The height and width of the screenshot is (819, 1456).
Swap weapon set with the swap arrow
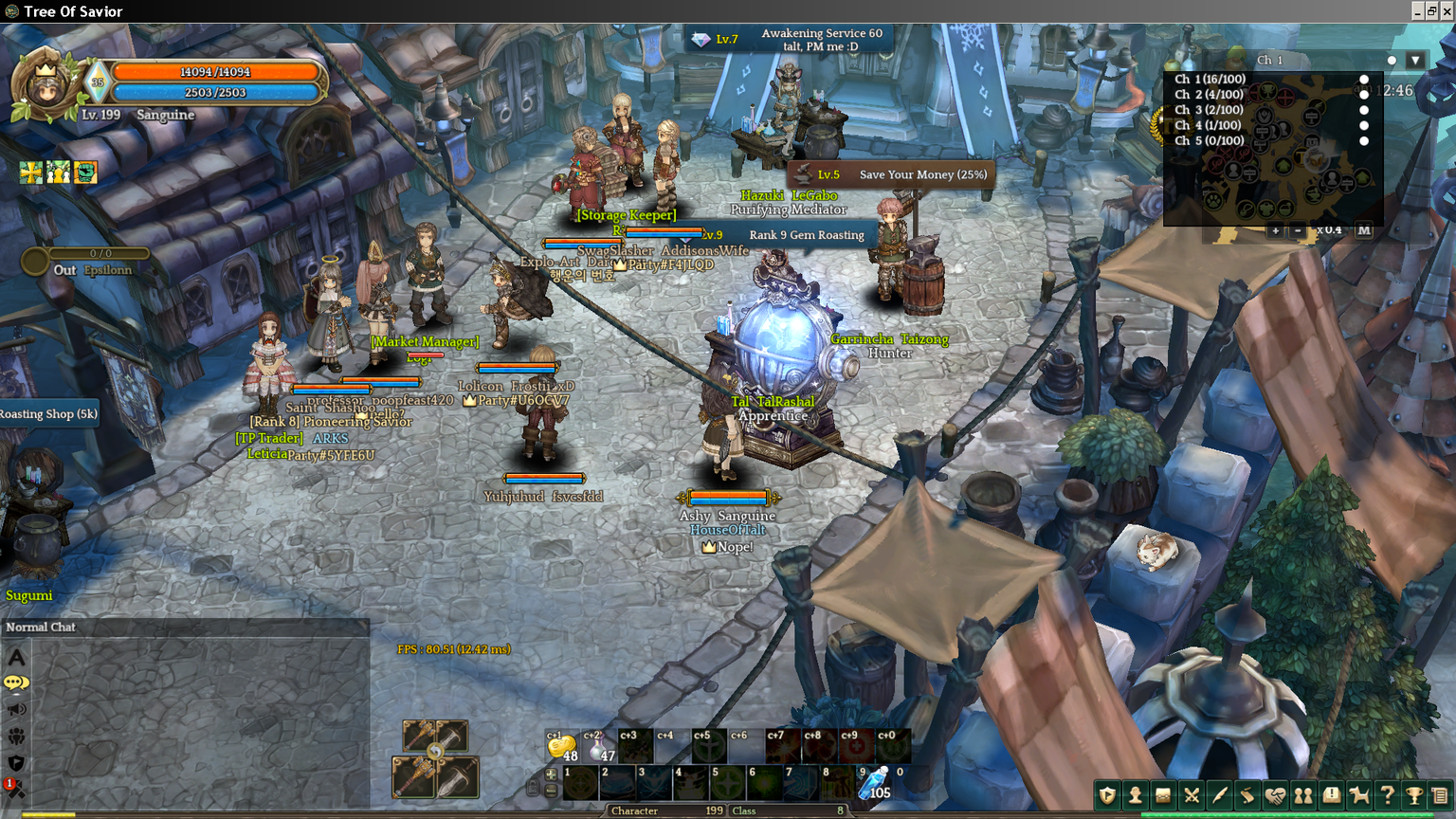pyautogui.click(x=435, y=753)
